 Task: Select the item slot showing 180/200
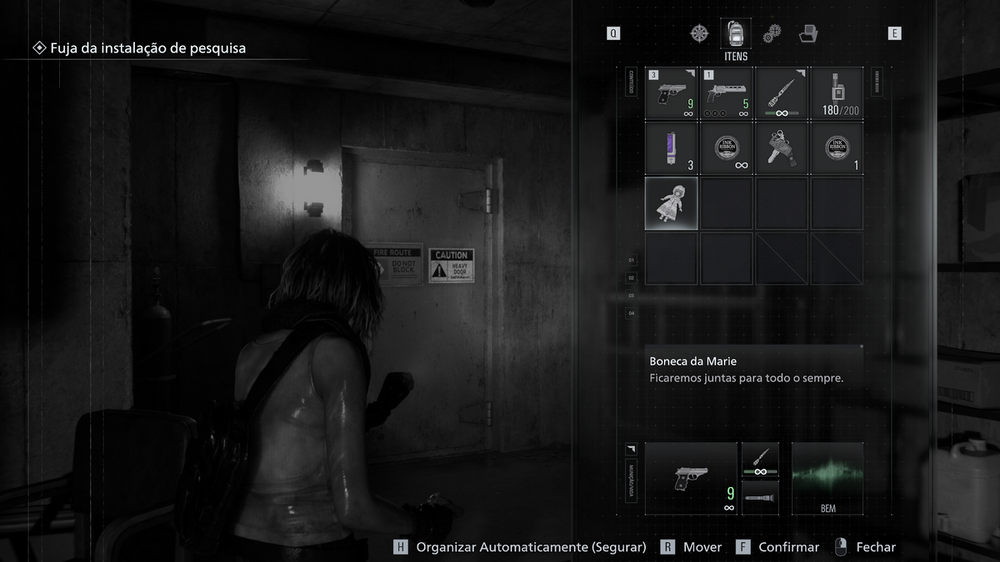(x=836, y=94)
